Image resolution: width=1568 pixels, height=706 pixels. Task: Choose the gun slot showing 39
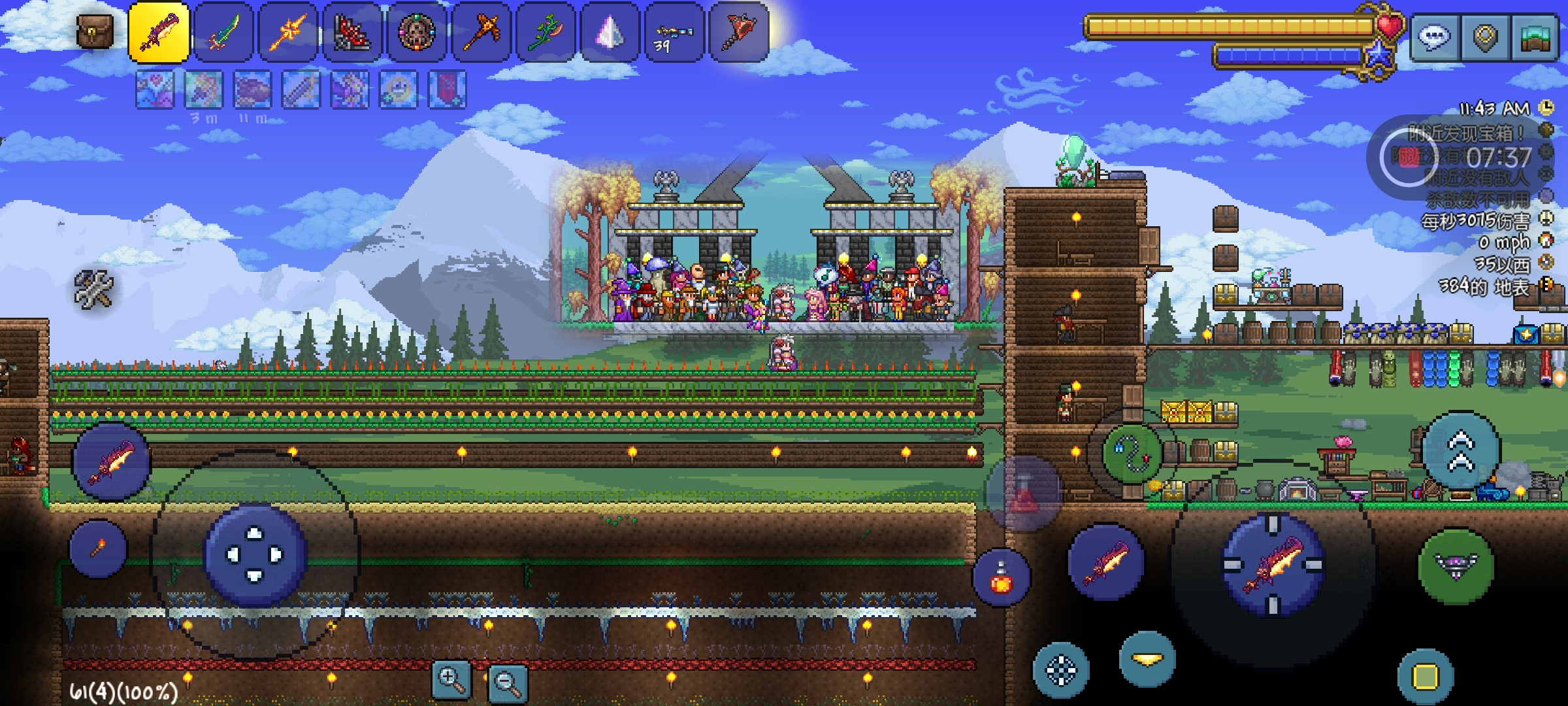point(674,32)
